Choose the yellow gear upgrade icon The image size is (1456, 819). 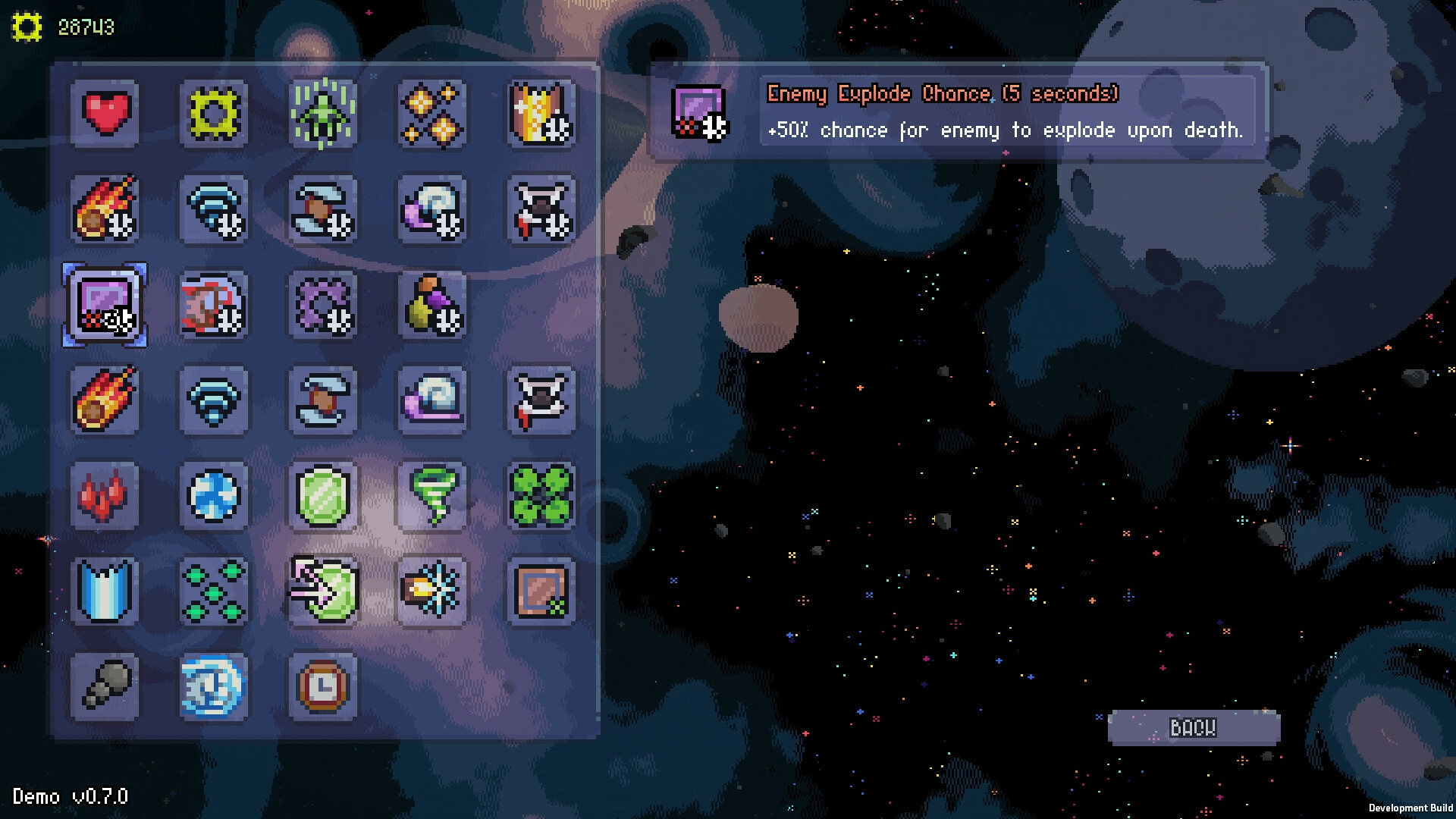click(x=214, y=114)
